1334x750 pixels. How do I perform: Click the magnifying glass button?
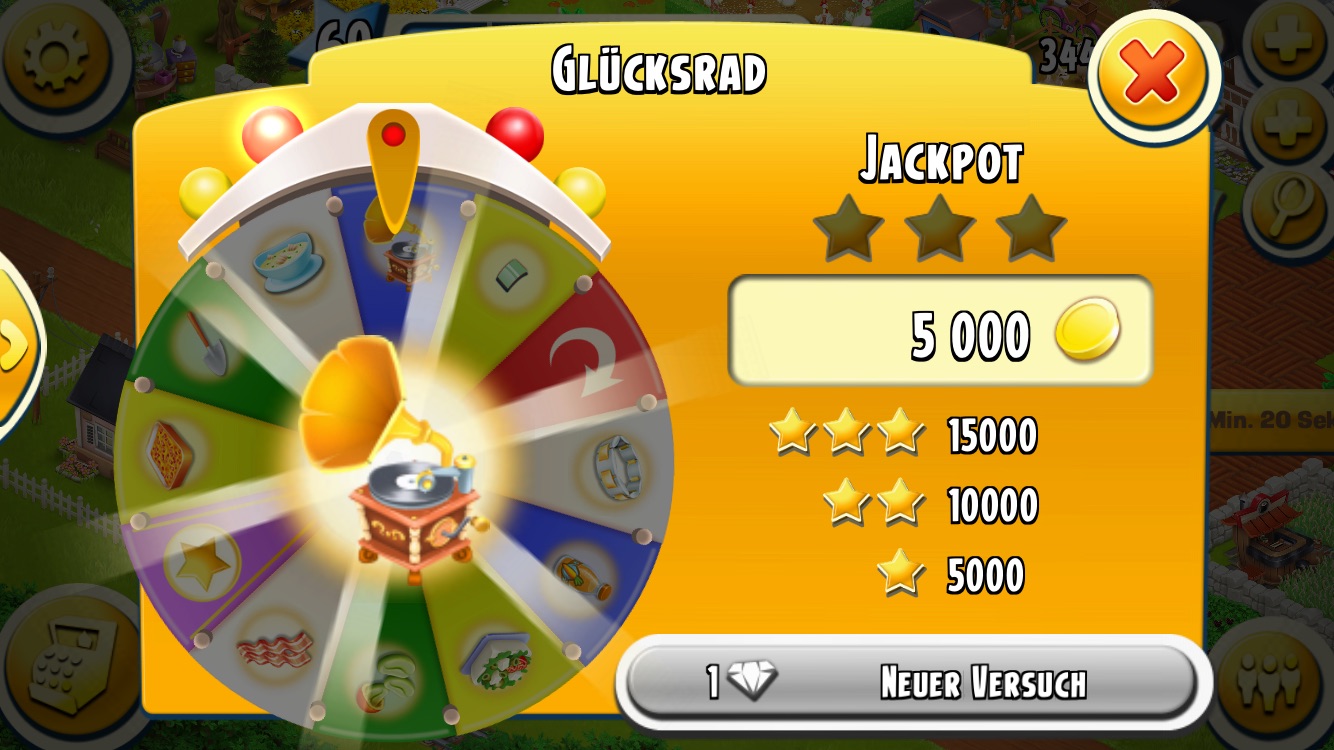point(1289,207)
